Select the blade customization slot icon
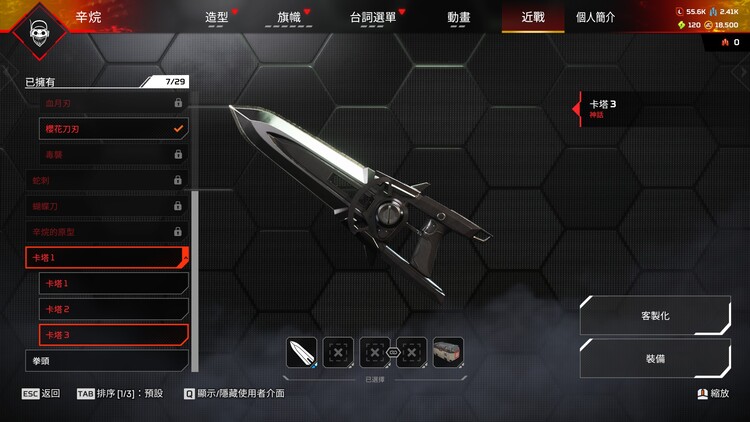Image resolution: width=750 pixels, height=422 pixels. [x=302, y=352]
